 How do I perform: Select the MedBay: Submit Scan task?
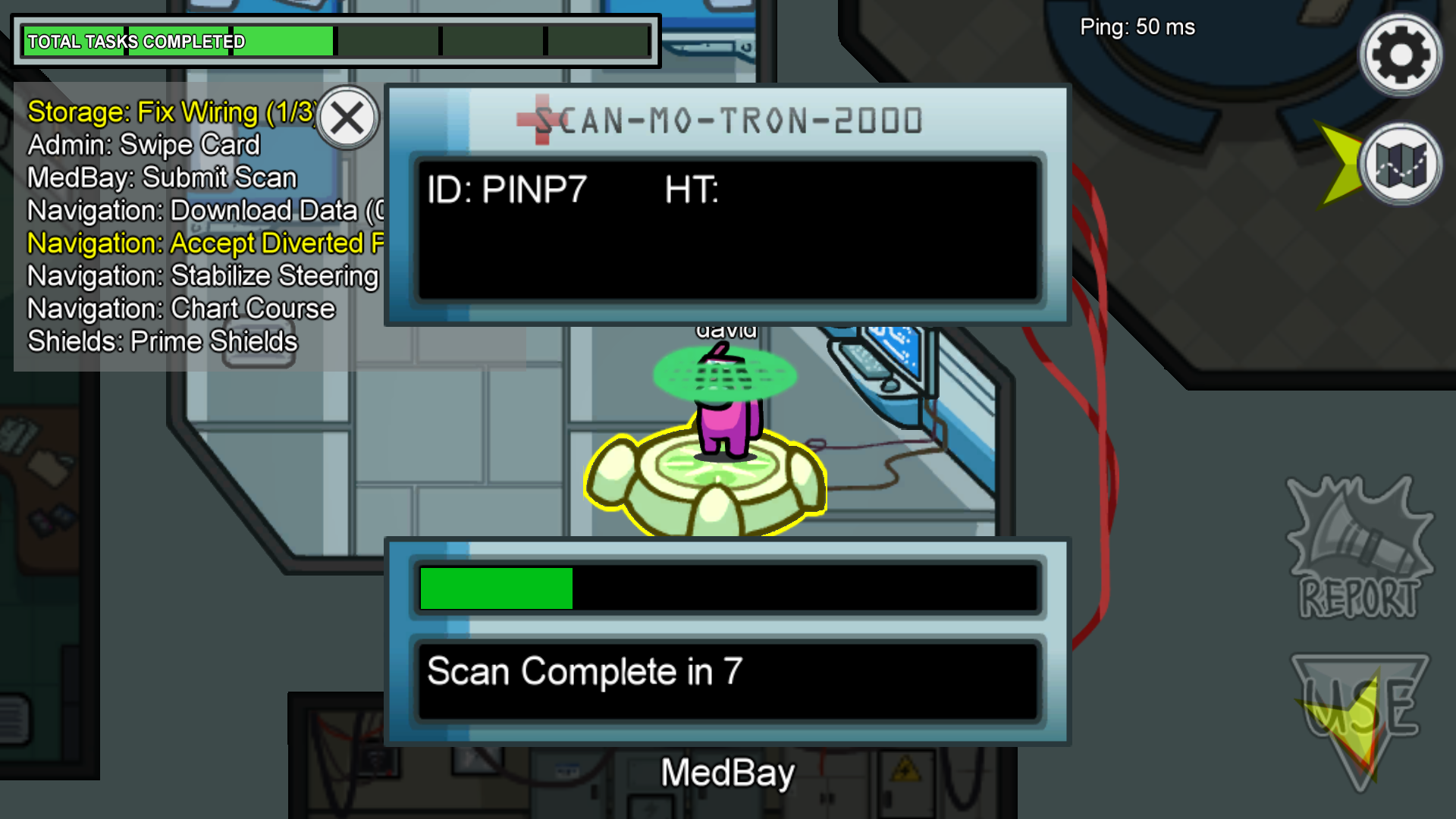[162, 177]
